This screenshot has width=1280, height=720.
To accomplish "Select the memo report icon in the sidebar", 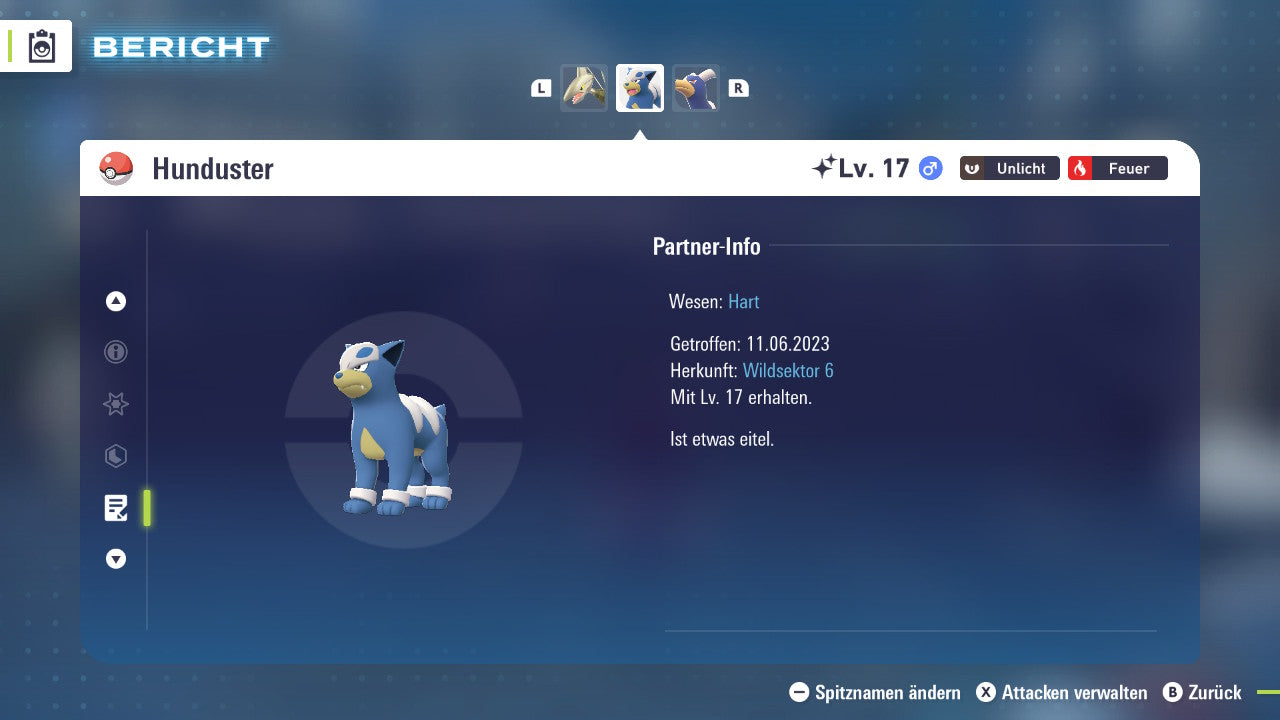I will tap(115, 508).
